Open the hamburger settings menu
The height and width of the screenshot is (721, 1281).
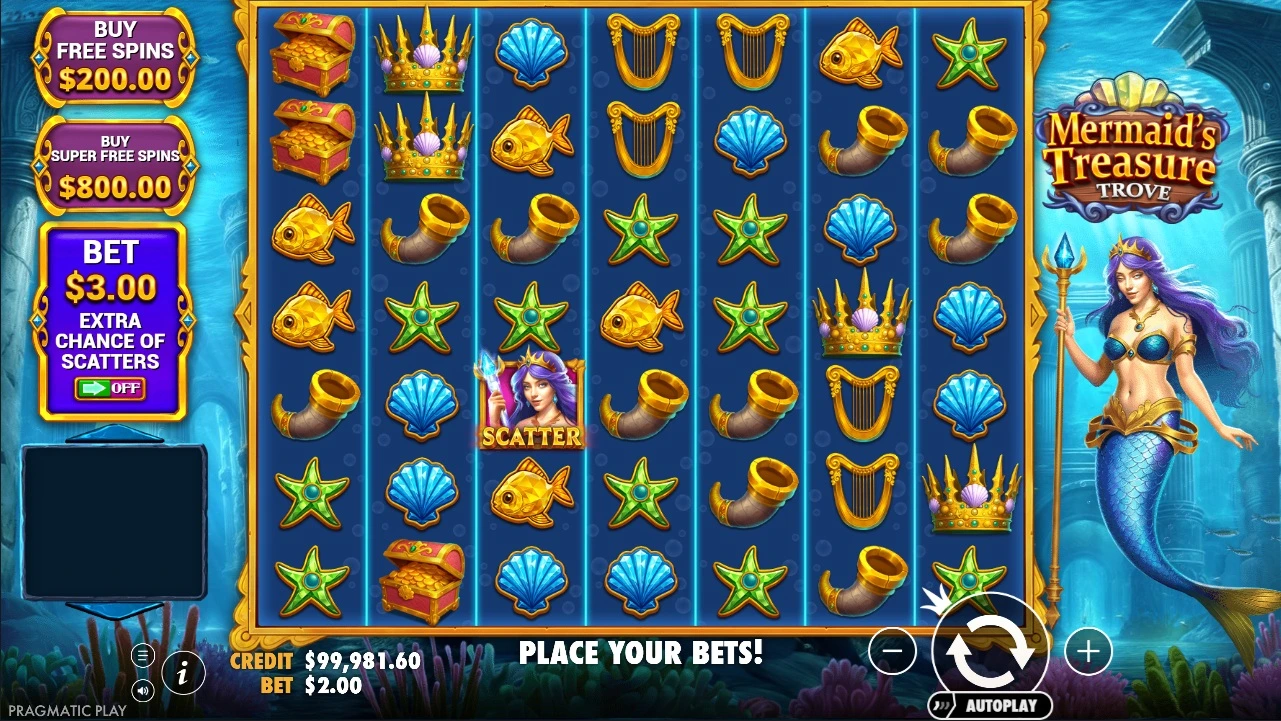143,655
